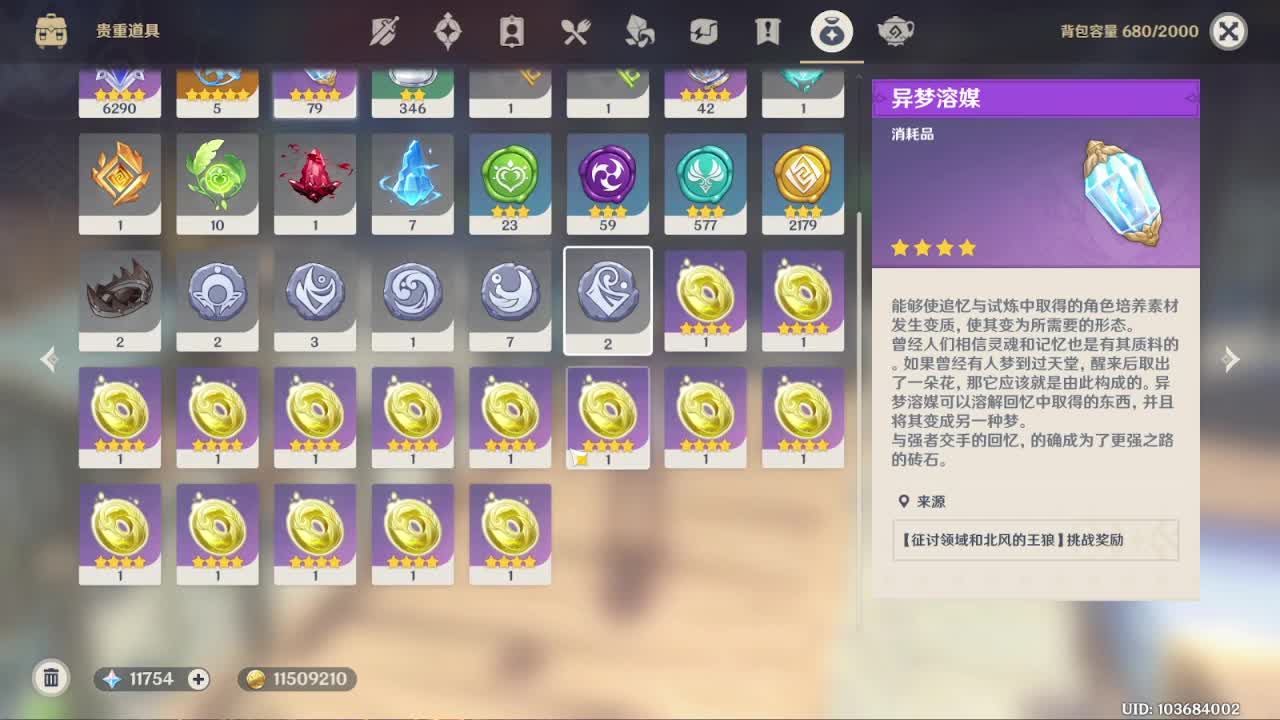Viewport: 1280px width, 720px height.
Task: Open the Gadgets inventory category
Action: (703, 31)
